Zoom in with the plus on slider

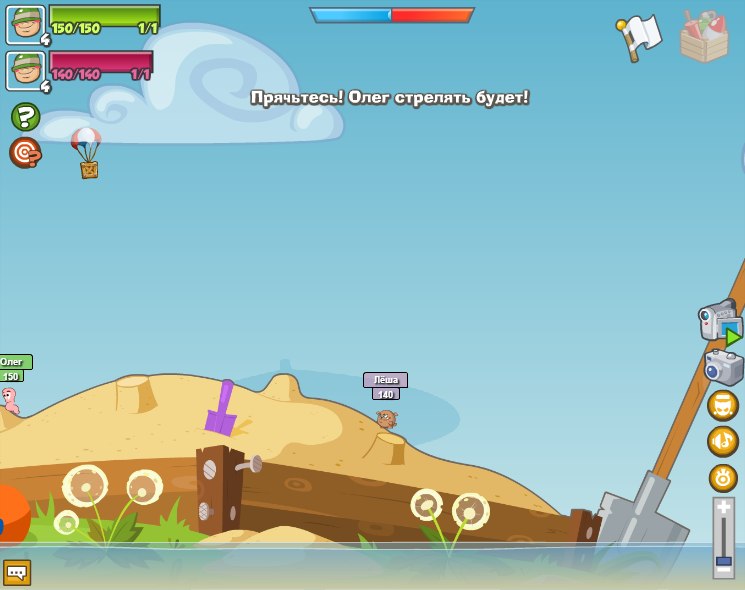click(724, 509)
